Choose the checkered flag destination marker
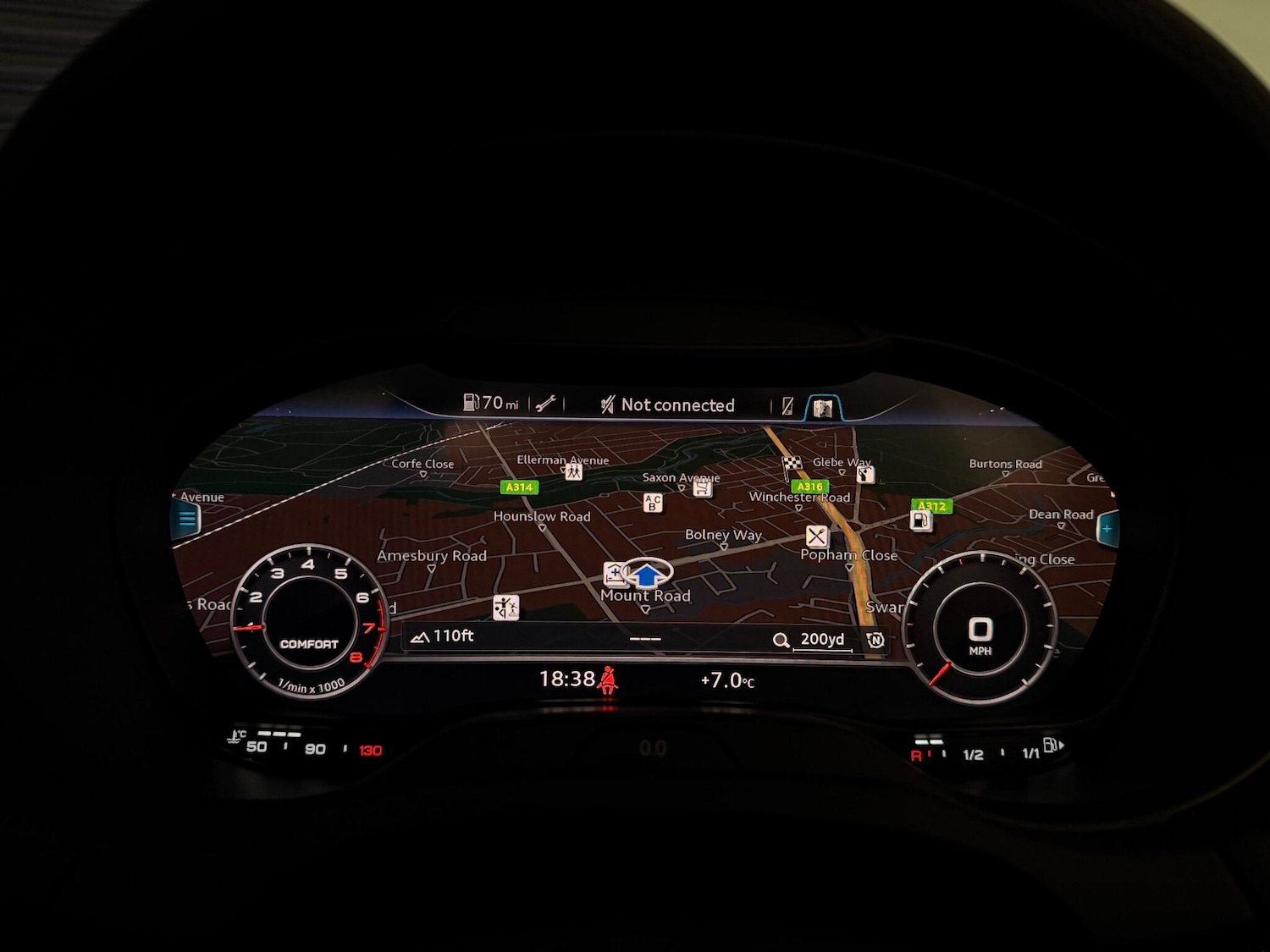 [x=791, y=464]
